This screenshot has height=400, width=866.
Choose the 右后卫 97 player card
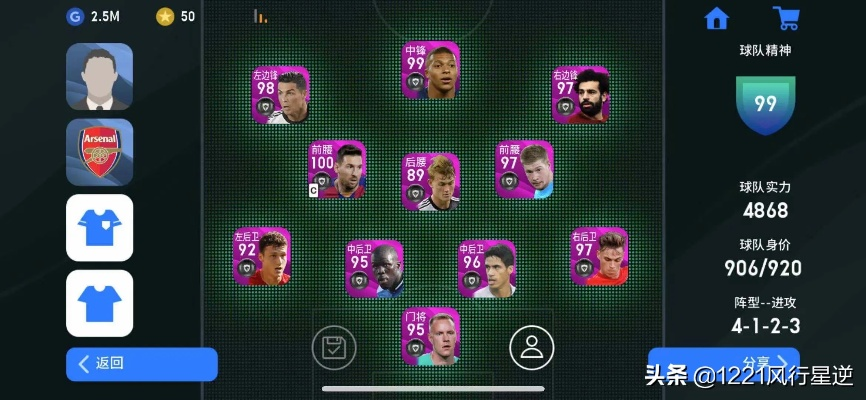tap(599, 256)
